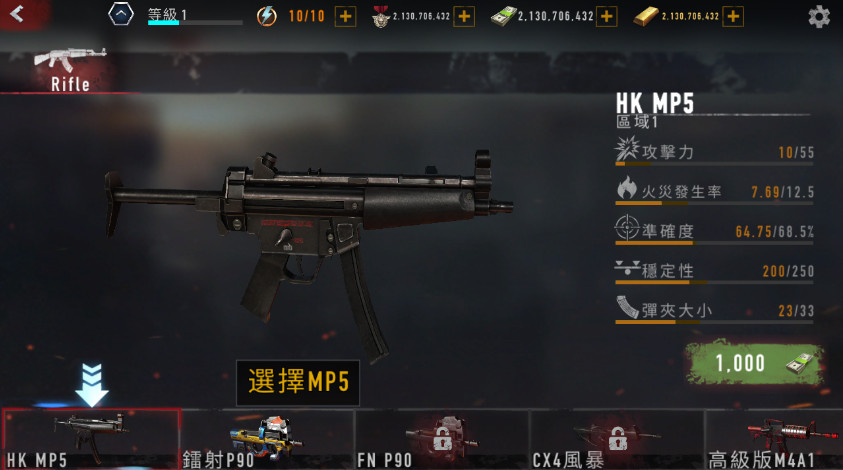Pick the locked CX4風暴 weapon tile
The width and height of the screenshot is (843, 470).
tap(616, 439)
